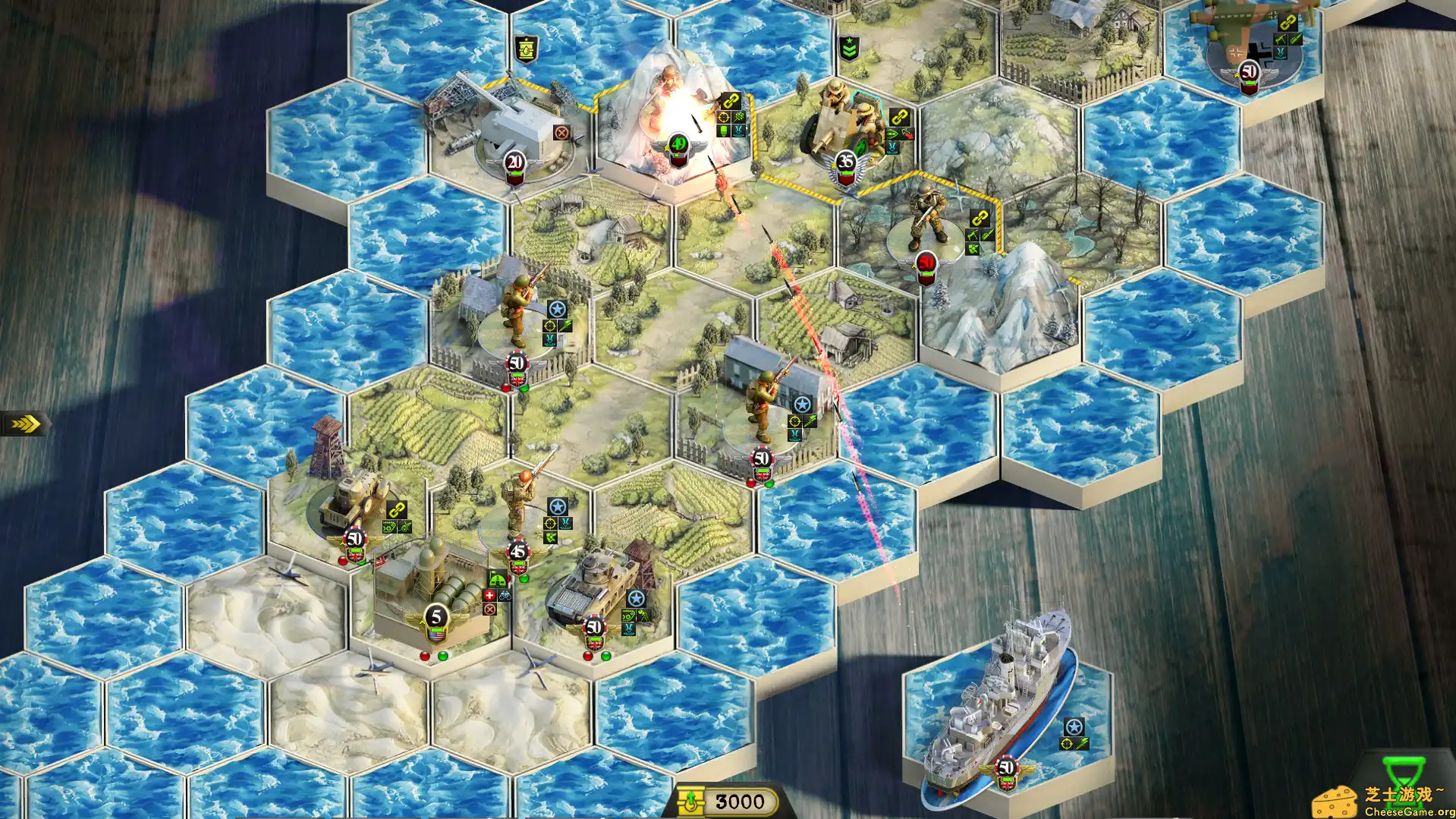Click the green health bar on the 35-strength AT gun
The height and width of the screenshot is (819, 1456).
847,173
